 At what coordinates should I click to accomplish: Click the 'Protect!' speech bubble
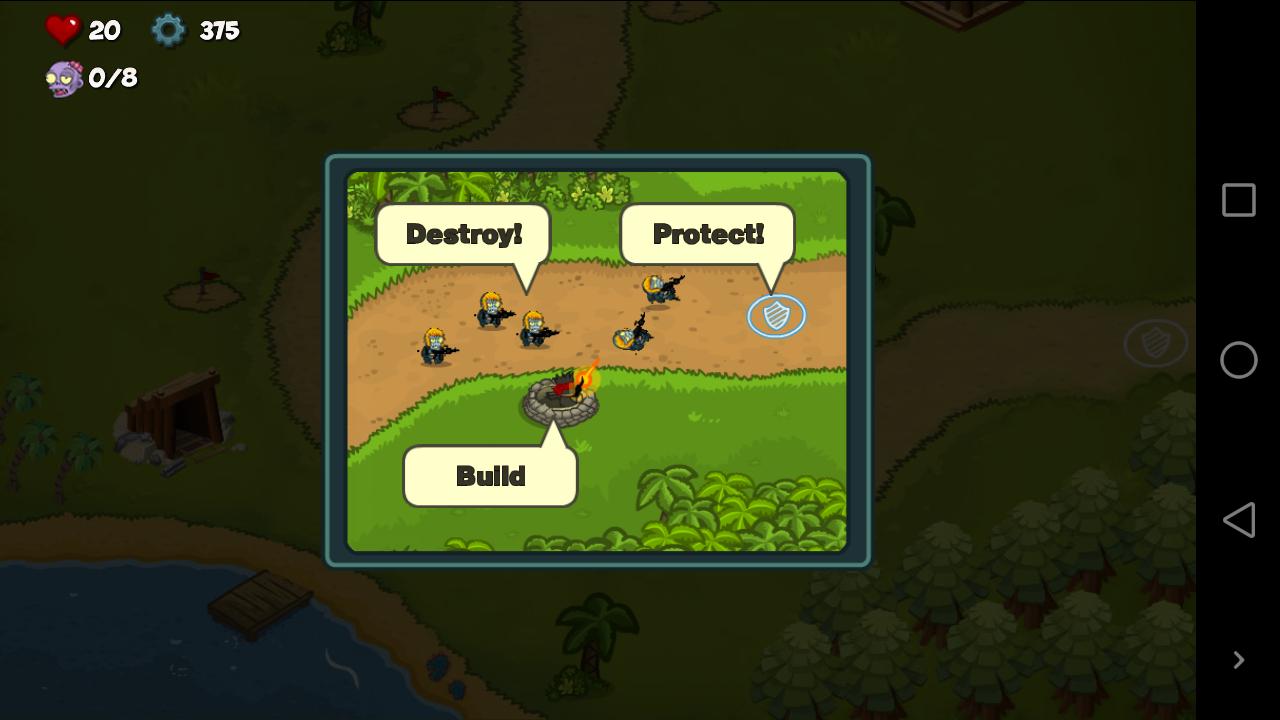click(x=708, y=233)
